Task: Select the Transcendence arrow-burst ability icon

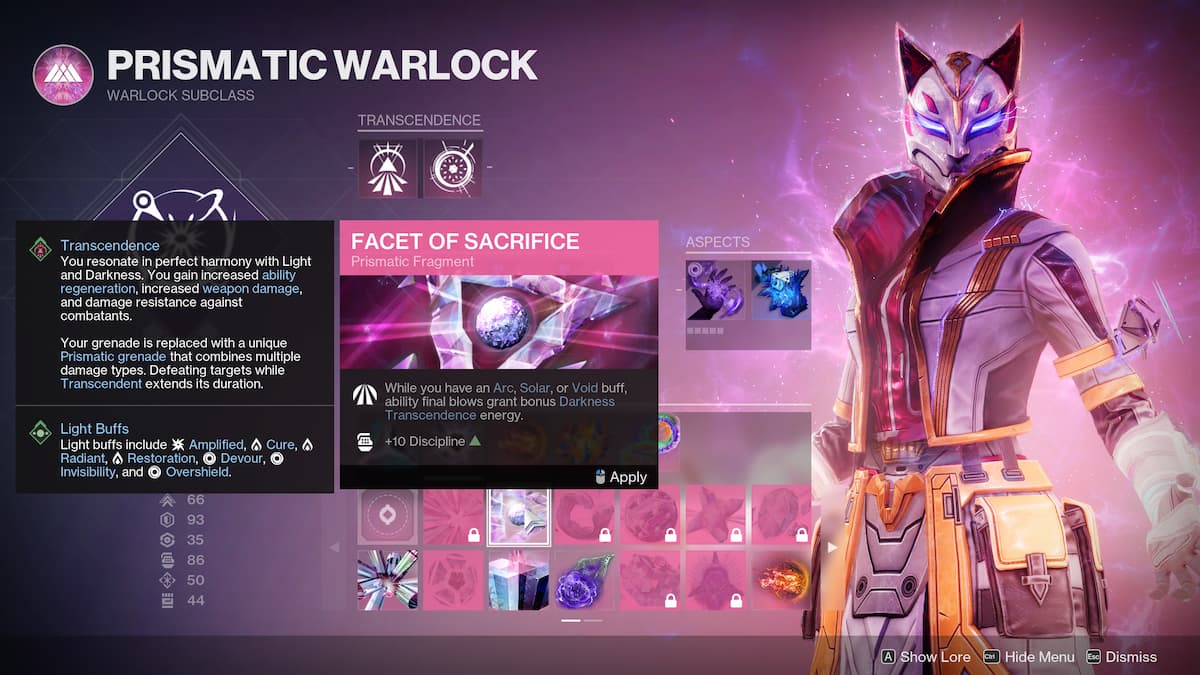Action: 388,167
